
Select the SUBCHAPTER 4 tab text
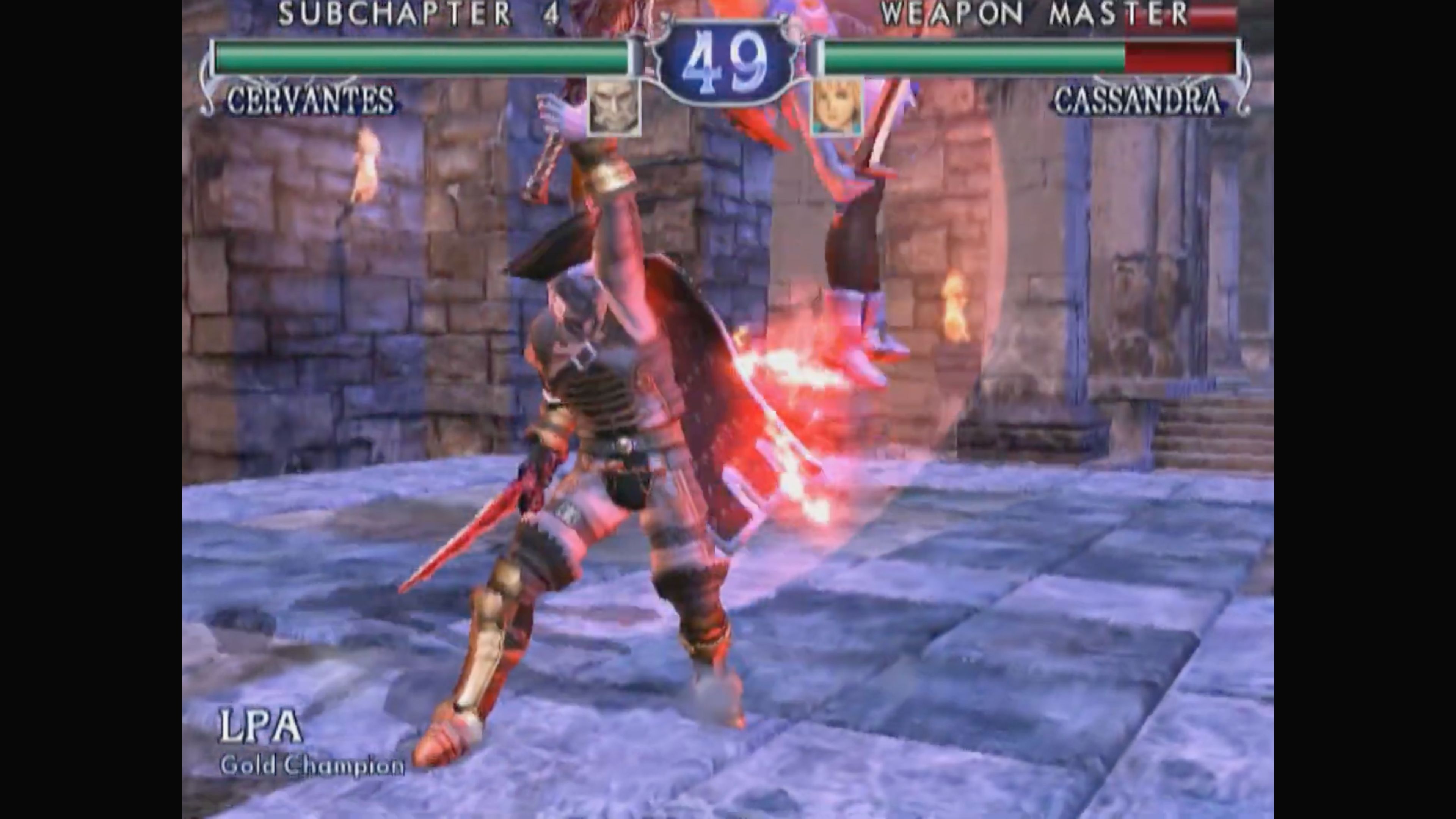(x=418, y=14)
